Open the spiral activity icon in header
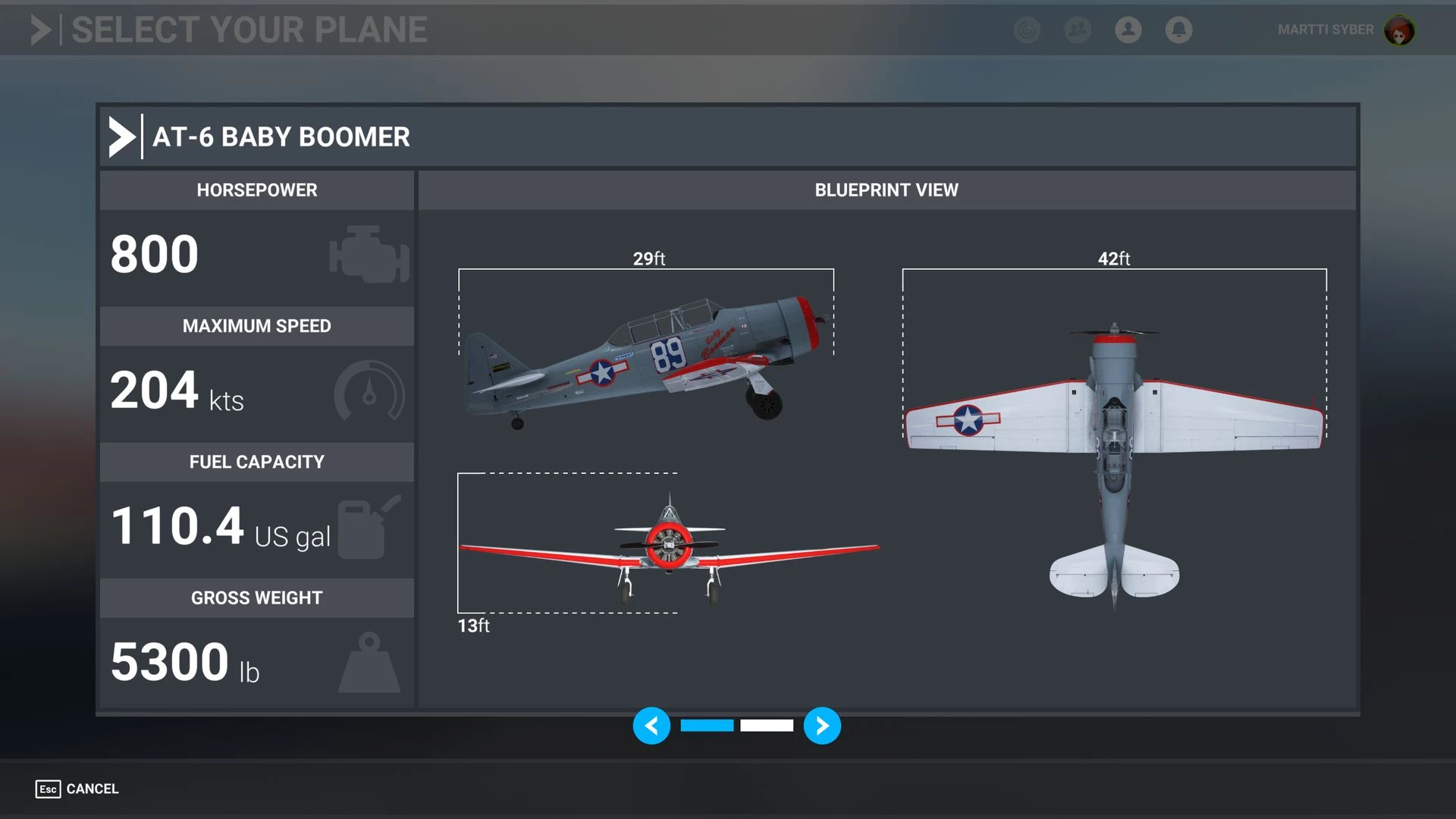 pyautogui.click(x=1027, y=30)
